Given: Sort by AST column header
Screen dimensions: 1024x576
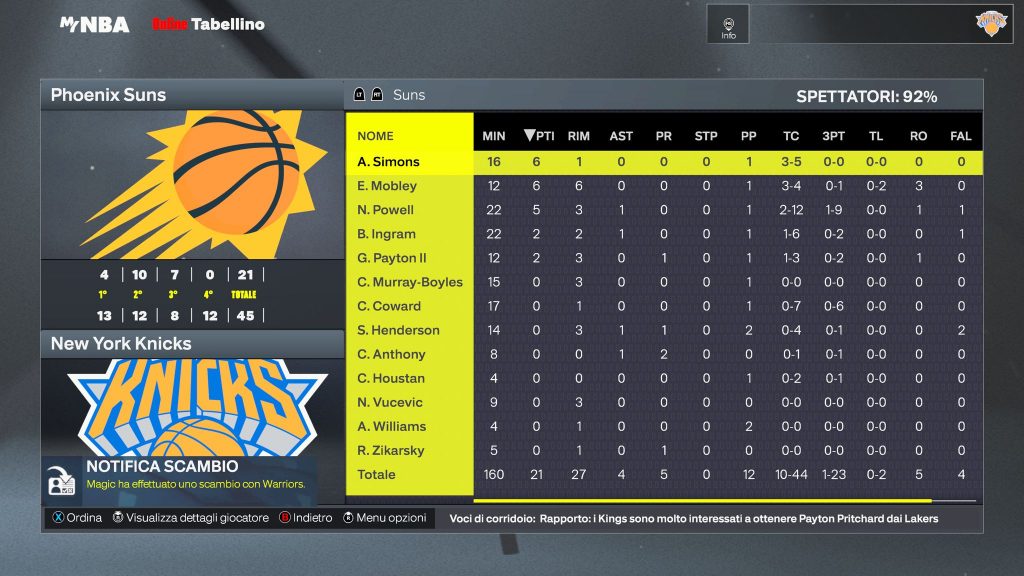Looking at the screenshot, I should [x=621, y=136].
